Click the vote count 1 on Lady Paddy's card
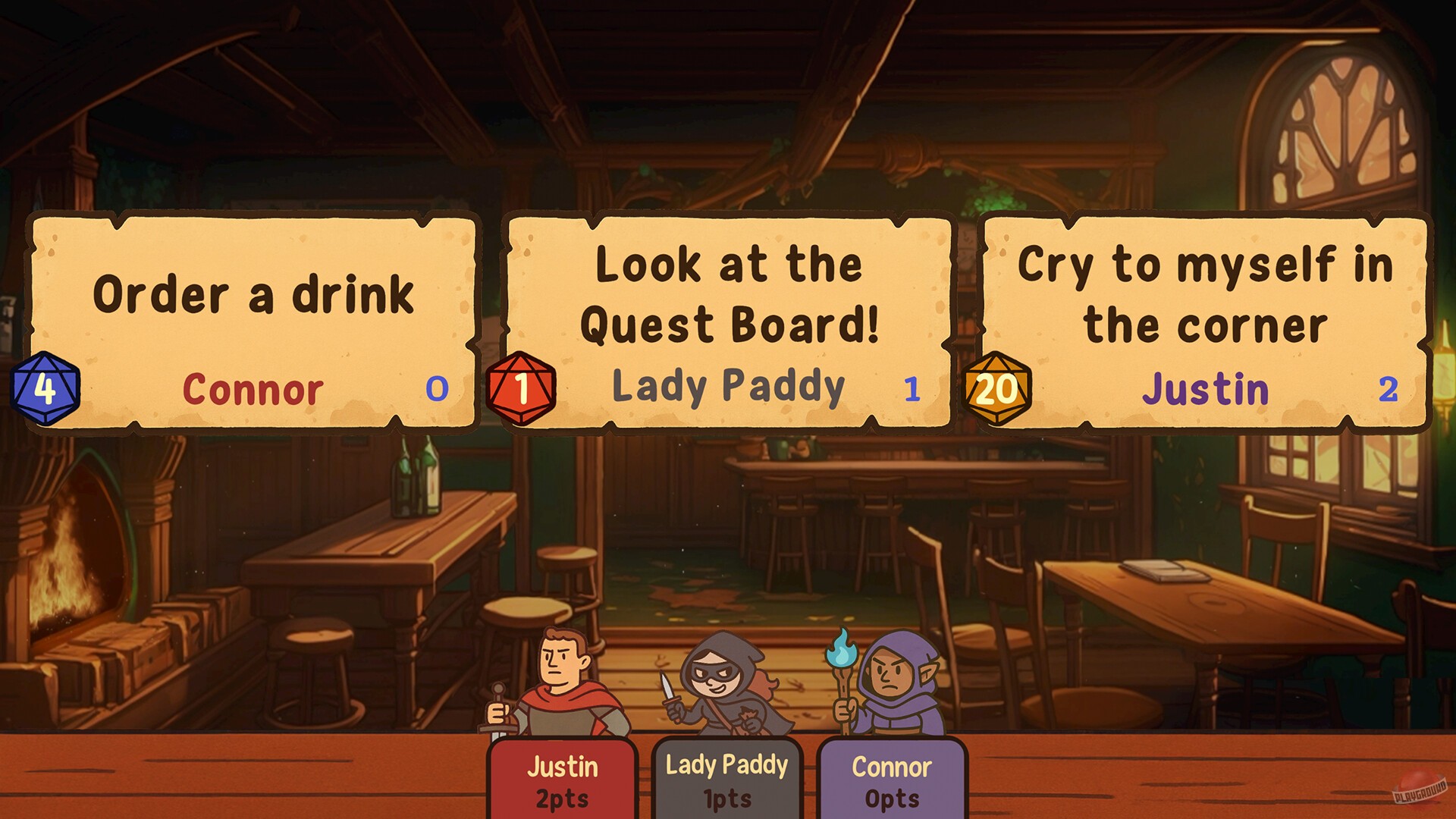This screenshot has height=819, width=1456. pos(913,388)
